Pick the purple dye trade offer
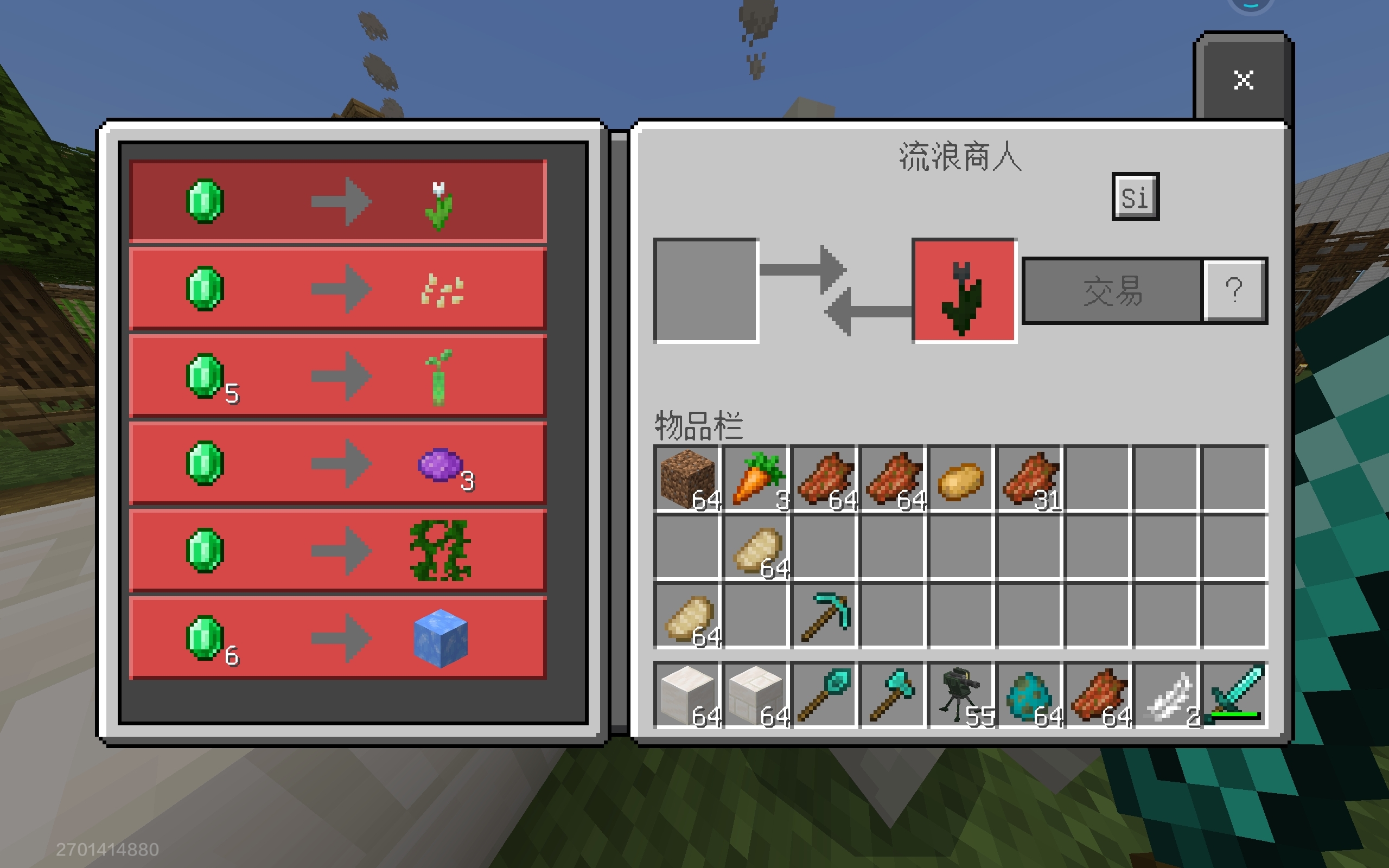The width and height of the screenshot is (1389, 868). click(337, 464)
